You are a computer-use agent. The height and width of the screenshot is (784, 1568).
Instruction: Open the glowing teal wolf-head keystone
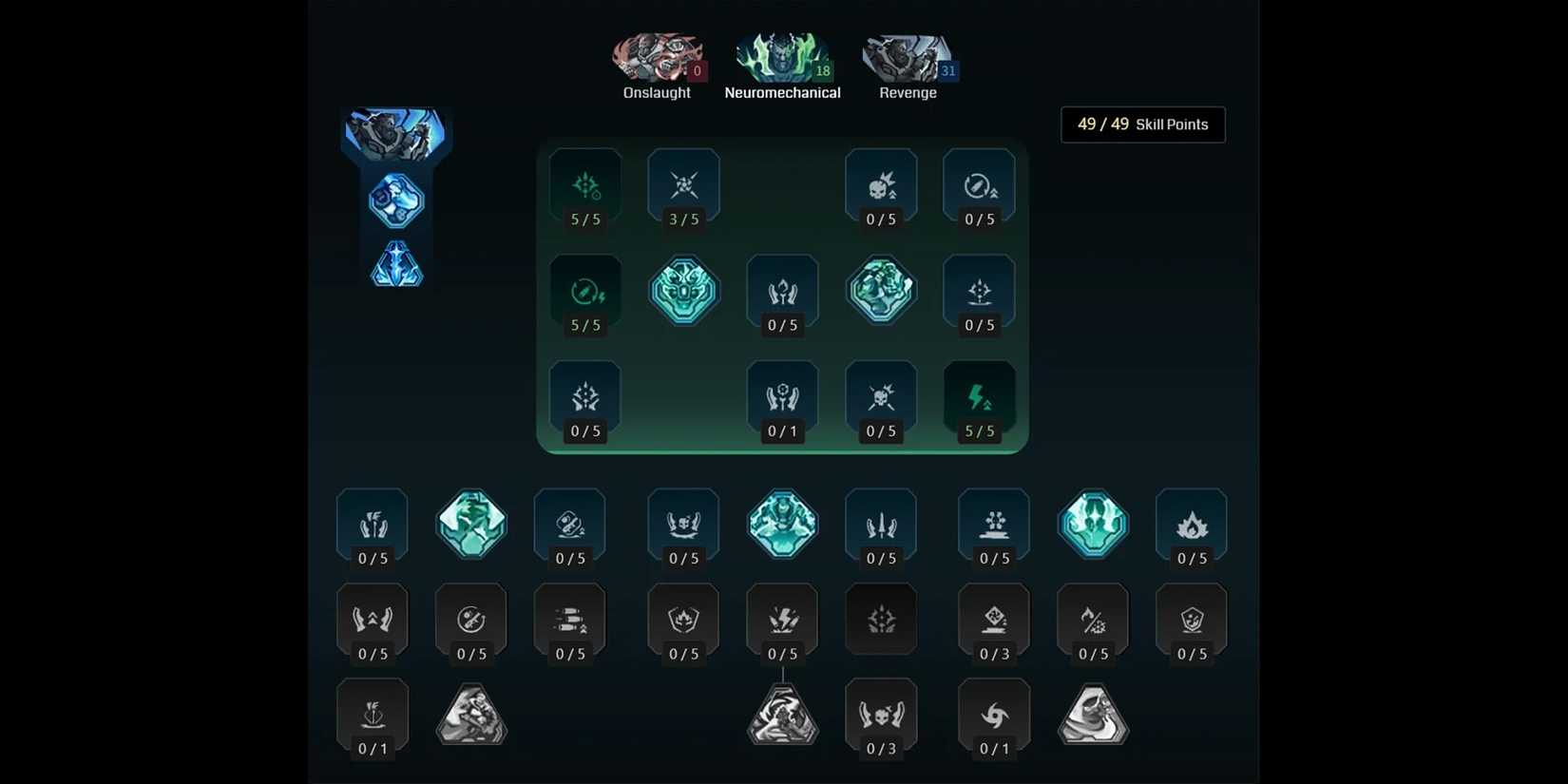tap(684, 291)
